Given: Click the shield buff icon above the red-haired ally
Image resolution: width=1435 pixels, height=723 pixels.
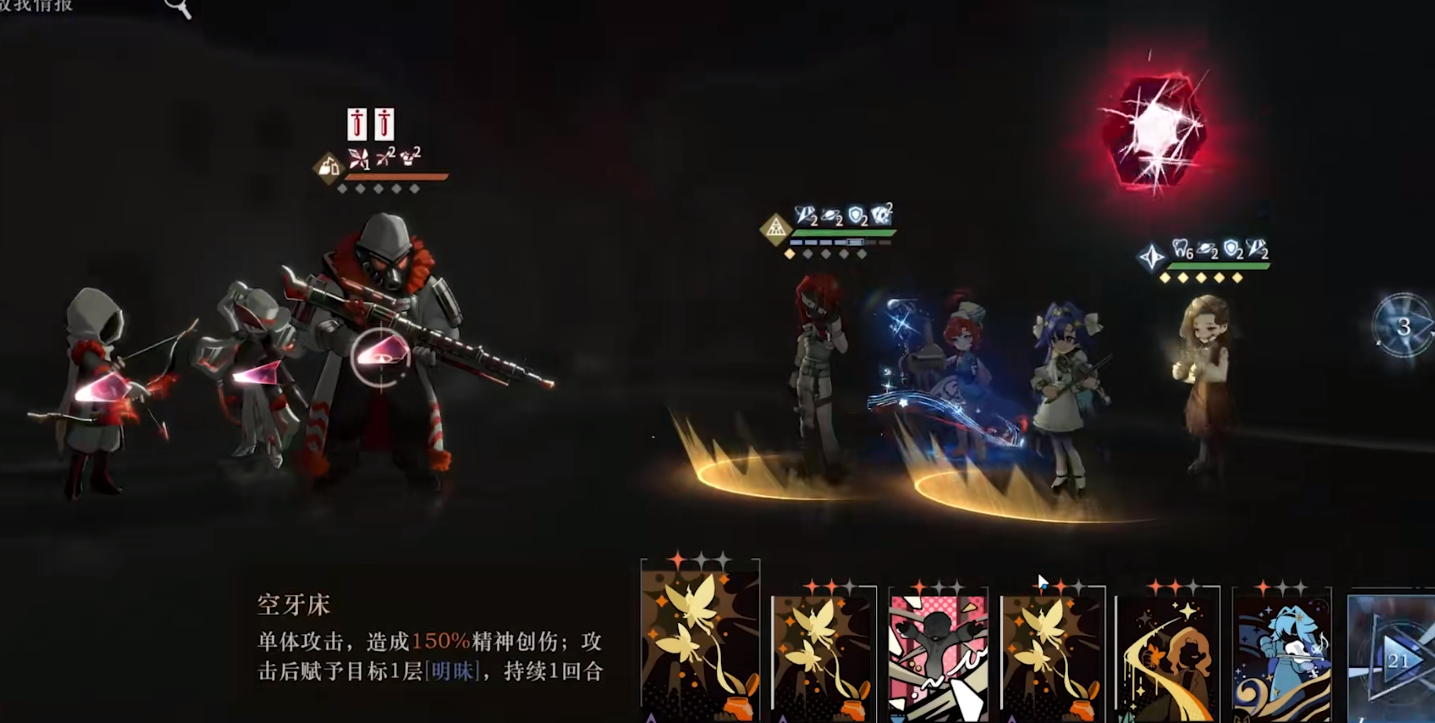Looking at the screenshot, I should coord(856,216).
